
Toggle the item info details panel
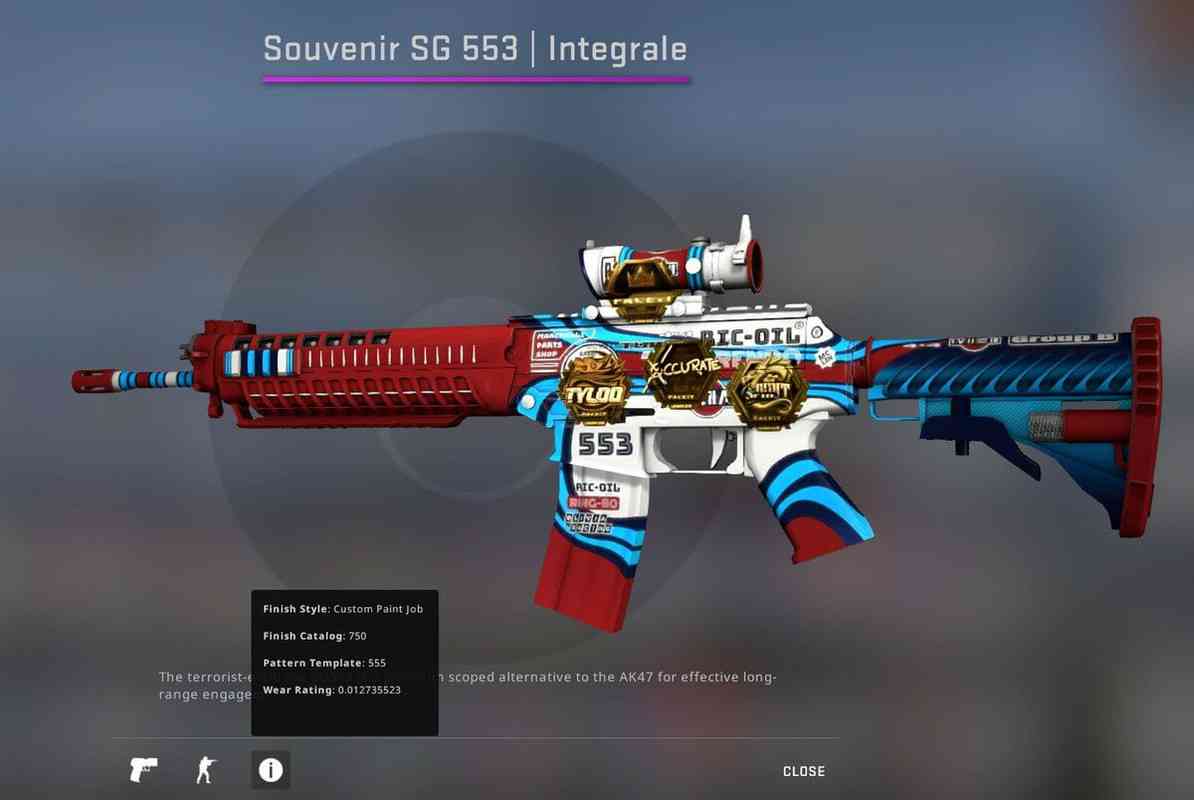point(270,770)
